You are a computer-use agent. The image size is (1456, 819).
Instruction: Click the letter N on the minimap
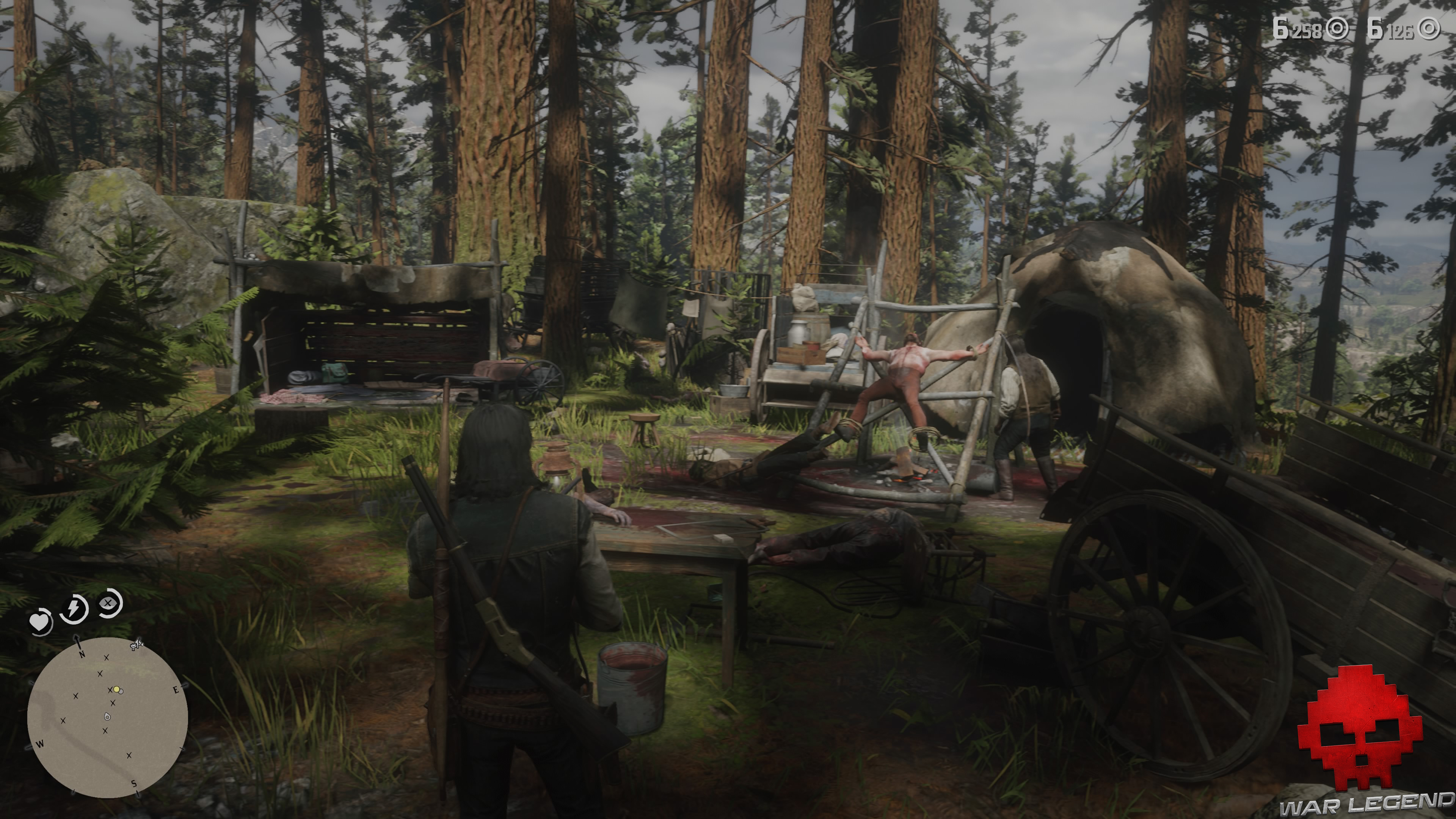pyautogui.click(x=82, y=654)
